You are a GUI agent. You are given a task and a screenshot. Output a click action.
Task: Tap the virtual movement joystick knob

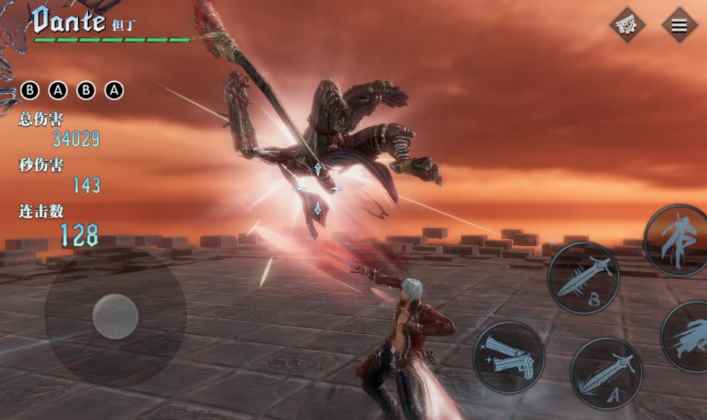pyautogui.click(x=115, y=316)
